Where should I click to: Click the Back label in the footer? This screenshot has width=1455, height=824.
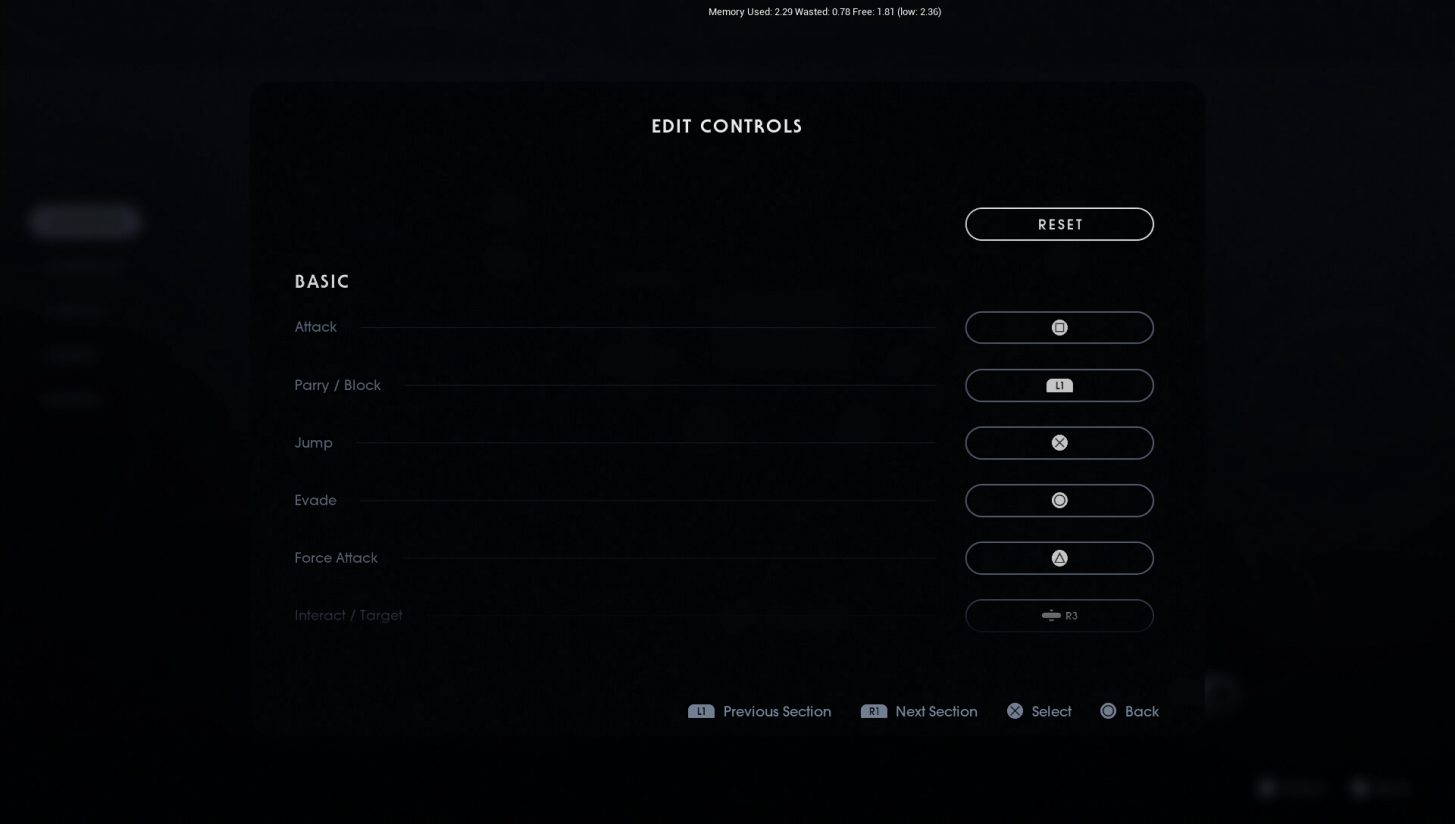[1142, 711]
